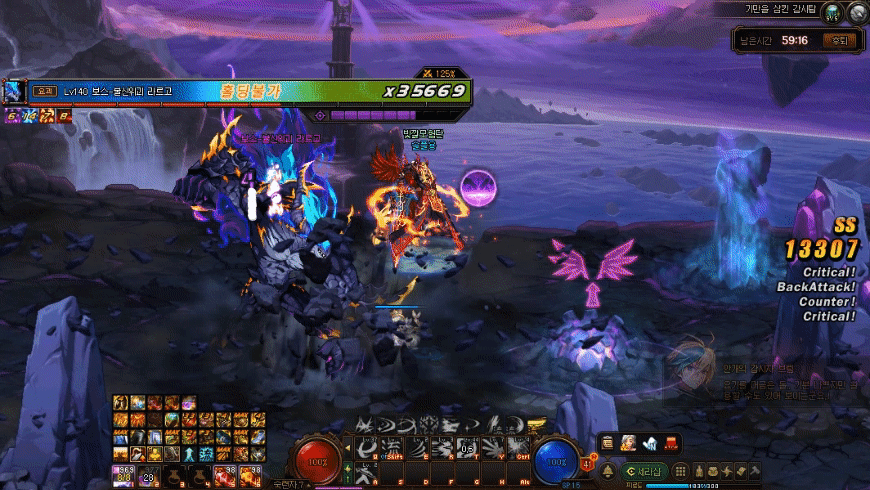Screen dimensions: 870x490
Task: Open the character silhouette menu icon
Action: (x=697, y=470)
